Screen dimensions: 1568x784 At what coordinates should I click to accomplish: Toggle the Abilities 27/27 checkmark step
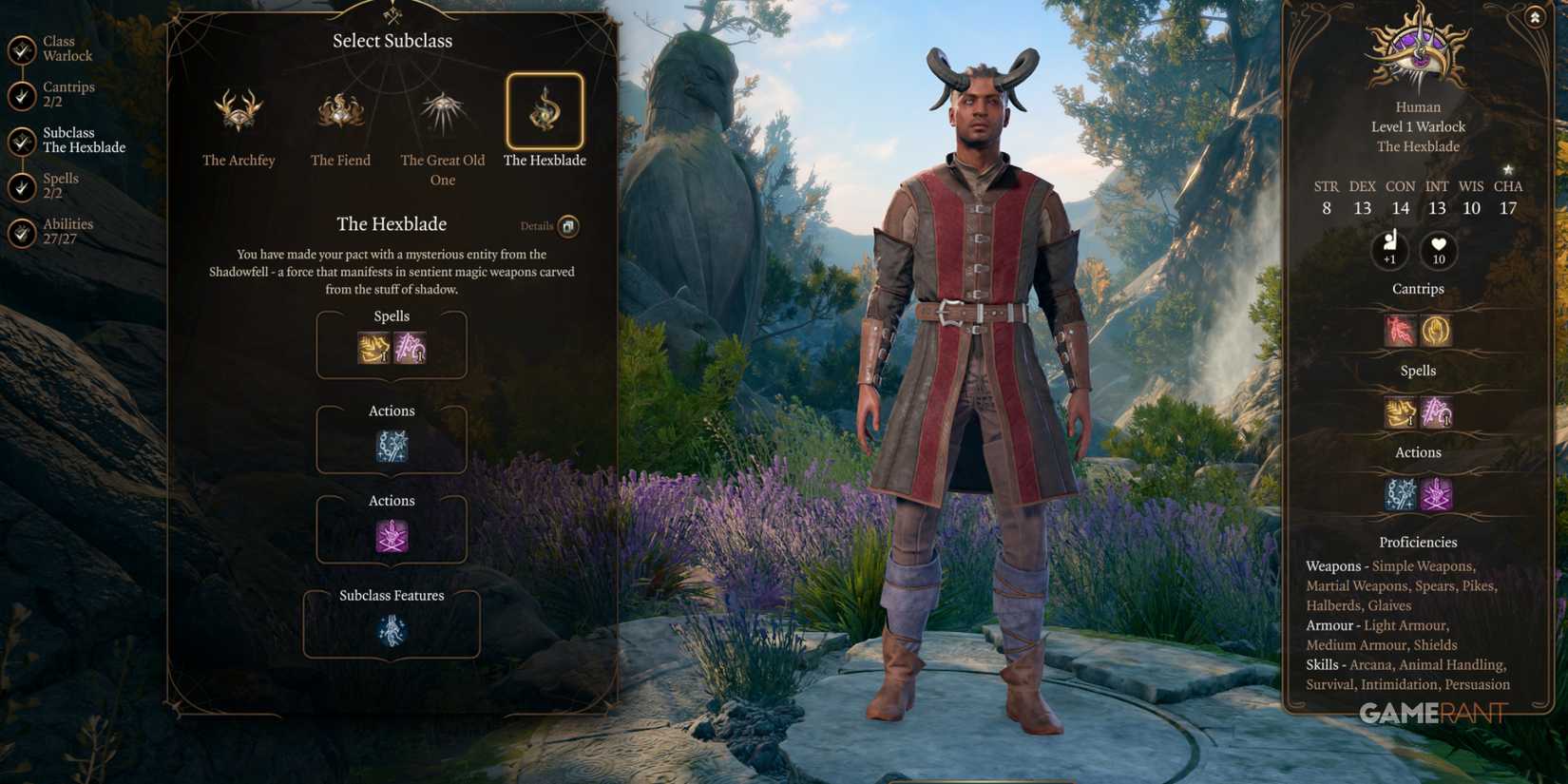tap(21, 231)
